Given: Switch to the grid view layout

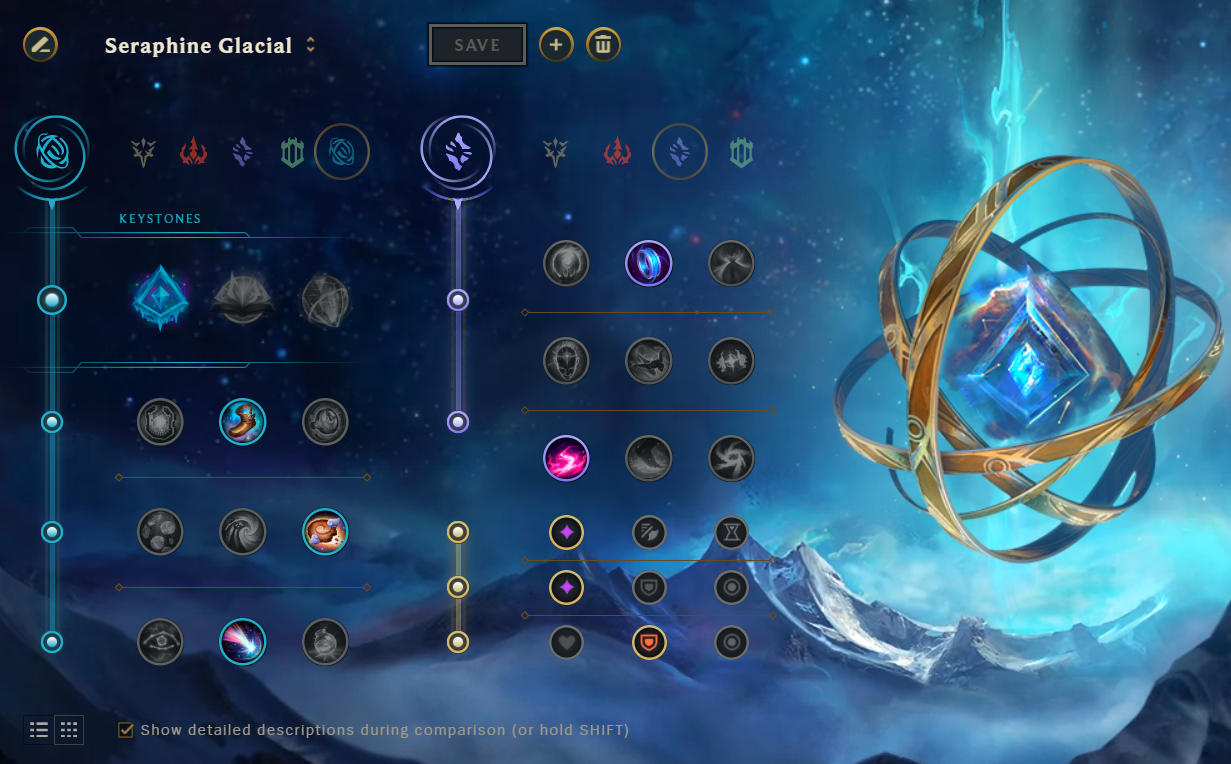Looking at the screenshot, I should 69,730.
